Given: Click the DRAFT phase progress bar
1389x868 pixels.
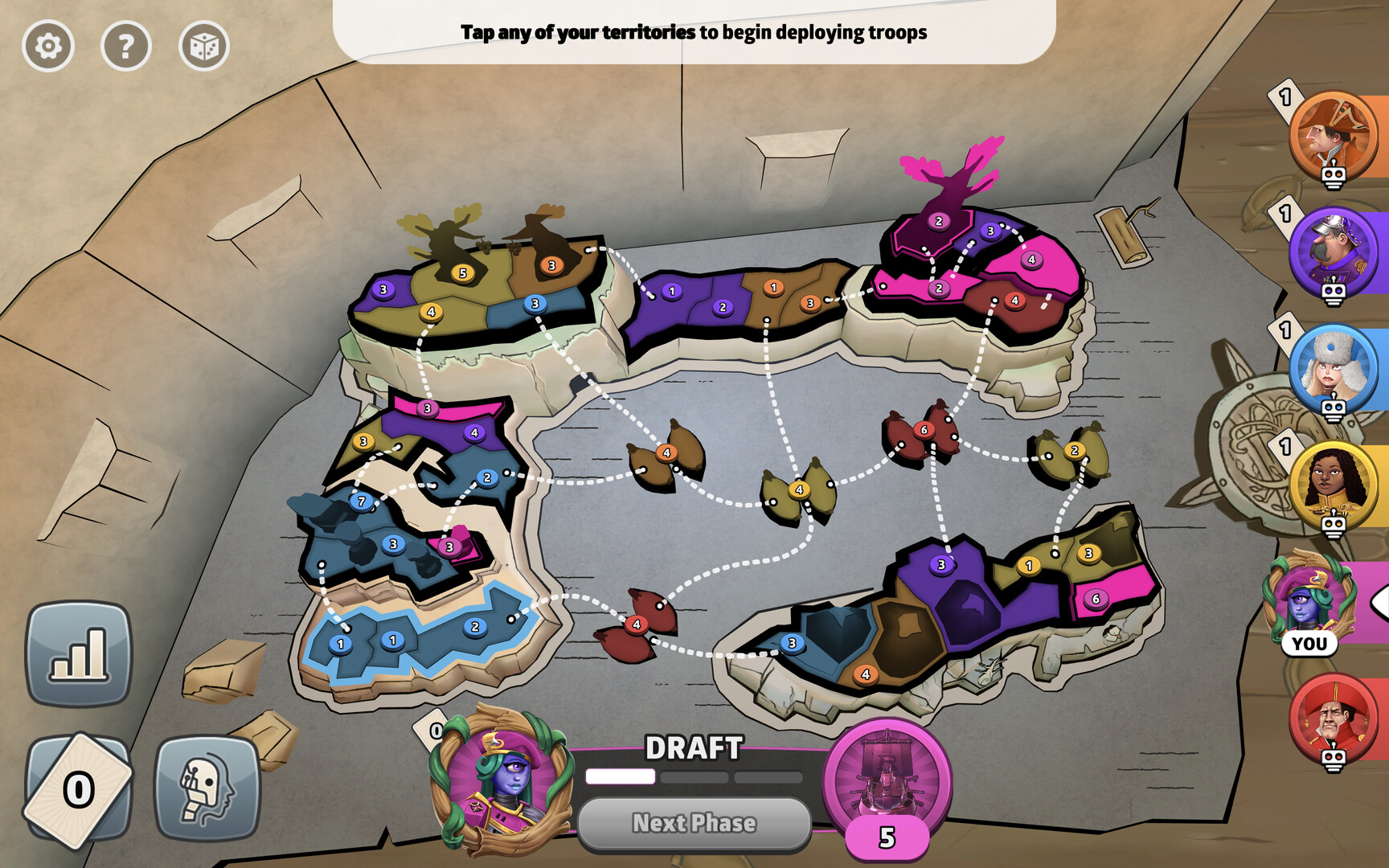Looking at the screenshot, I should pyautogui.click(x=695, y=776).
